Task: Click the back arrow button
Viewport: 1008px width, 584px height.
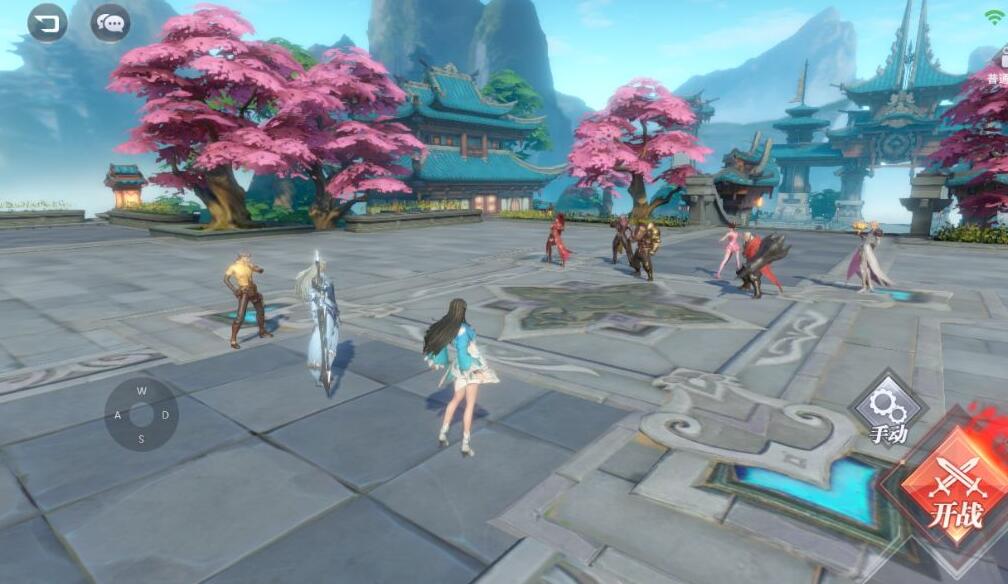Action: [x=47, y=22]
